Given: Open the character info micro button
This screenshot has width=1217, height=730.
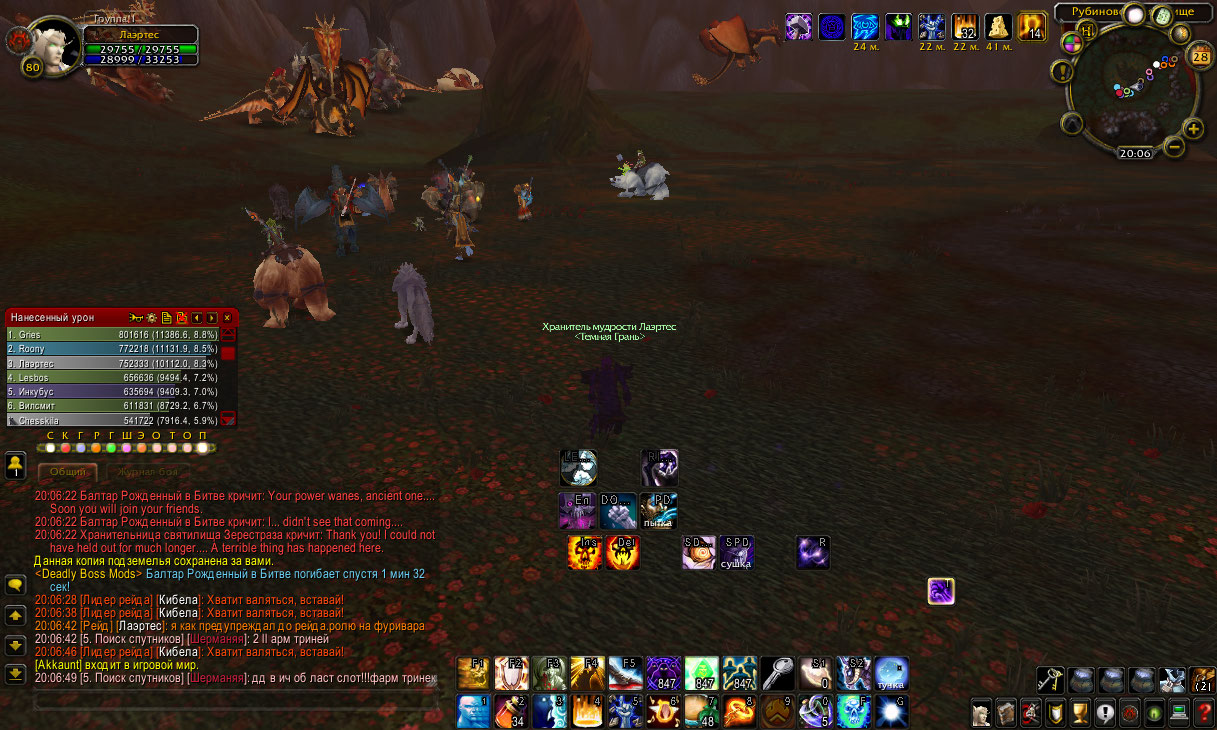Looking at the screenshot, I should point(982,713).
